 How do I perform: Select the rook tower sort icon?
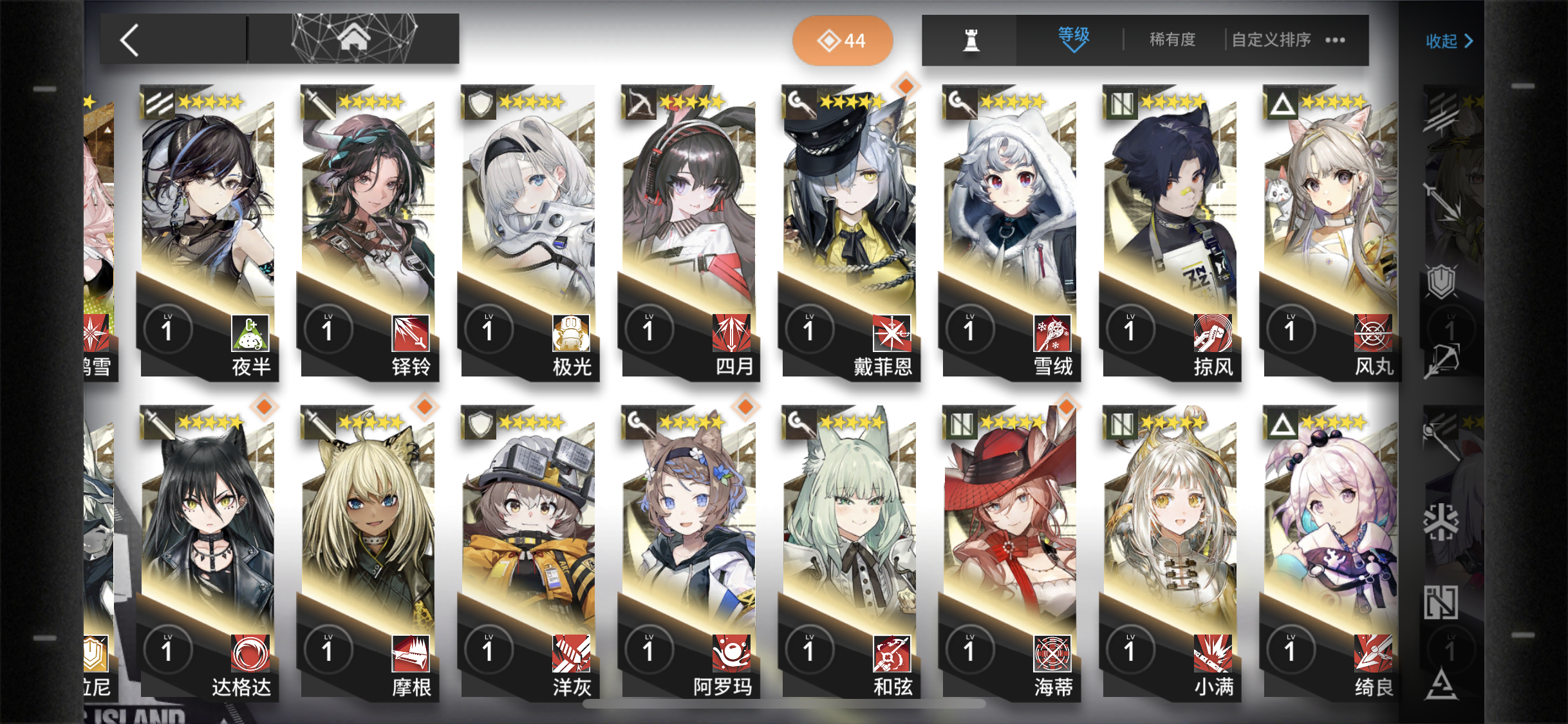point(969,40)
